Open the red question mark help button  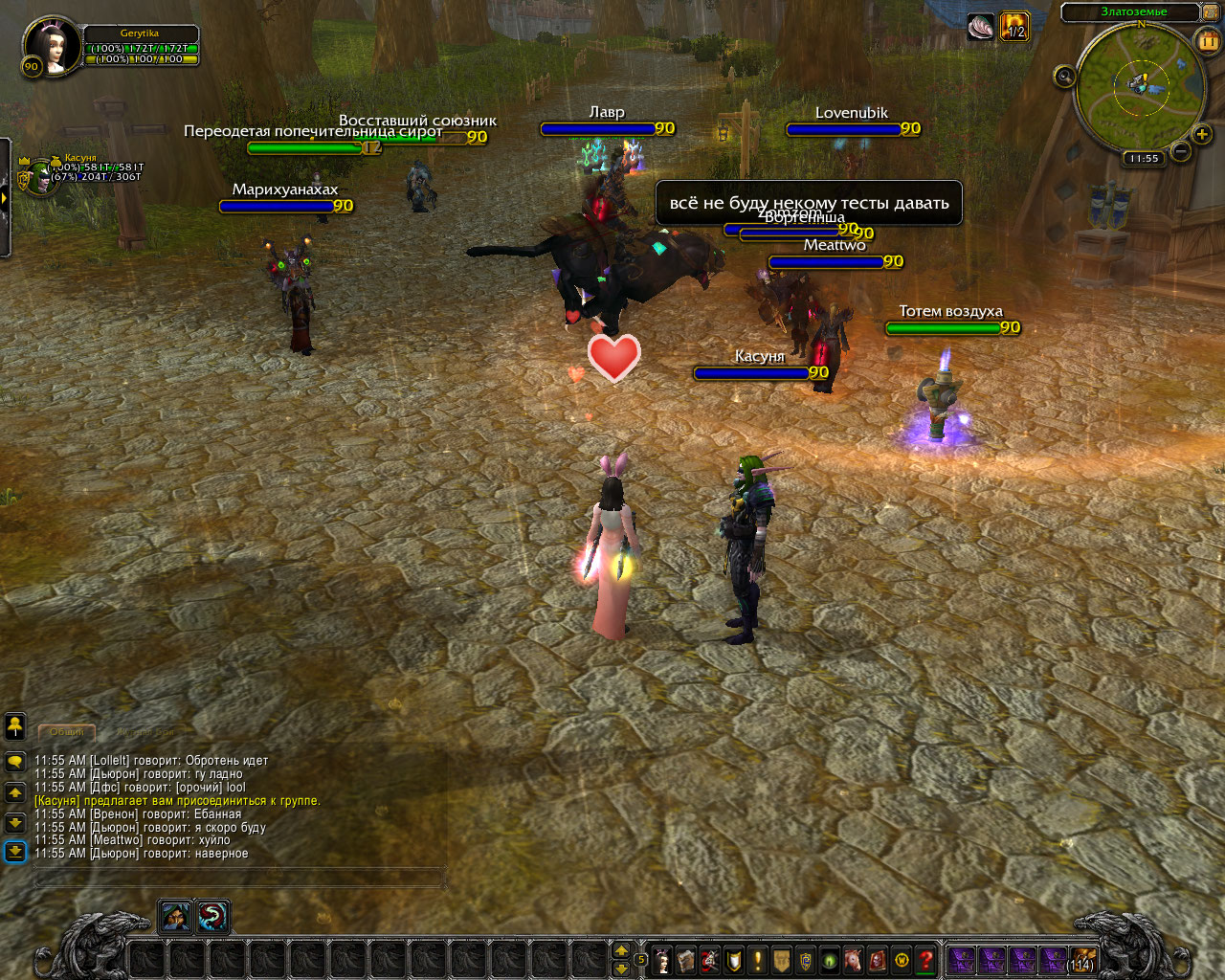pos(925,960)
